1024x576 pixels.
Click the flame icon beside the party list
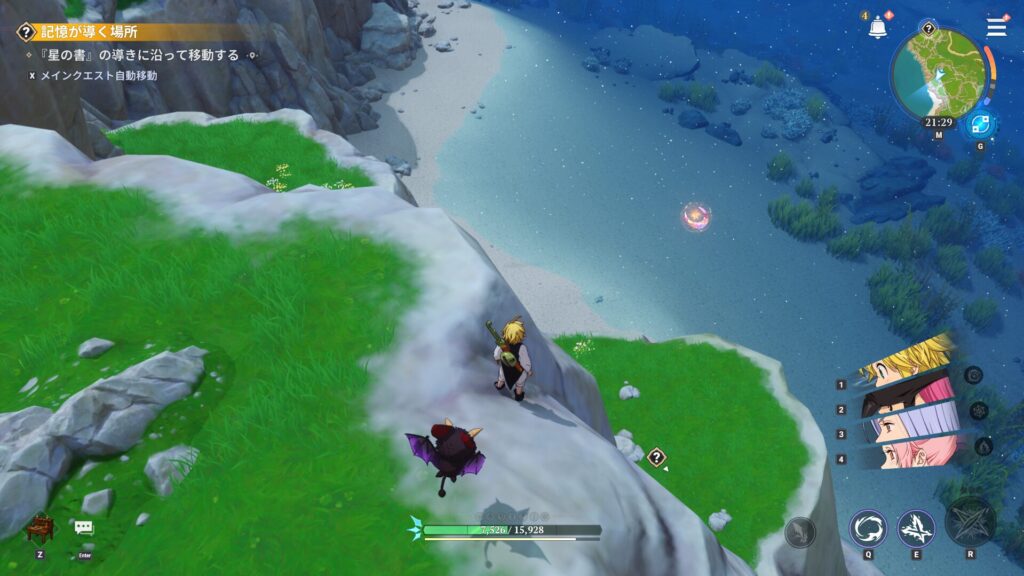point(983,446)
